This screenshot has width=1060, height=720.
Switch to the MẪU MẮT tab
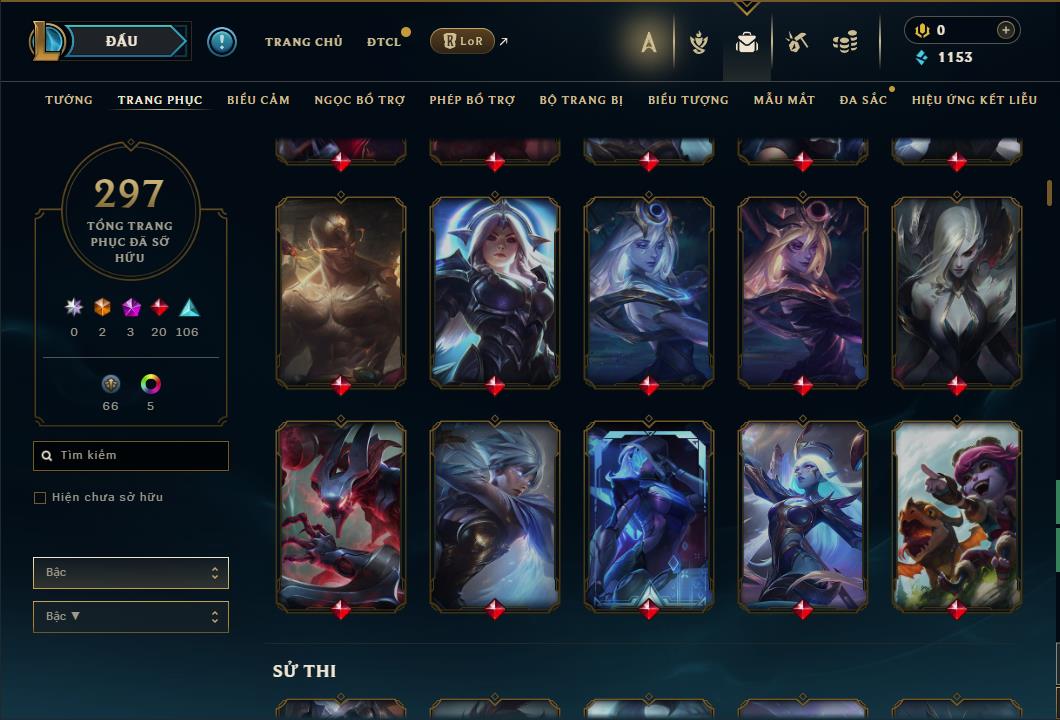coord(784,100)
